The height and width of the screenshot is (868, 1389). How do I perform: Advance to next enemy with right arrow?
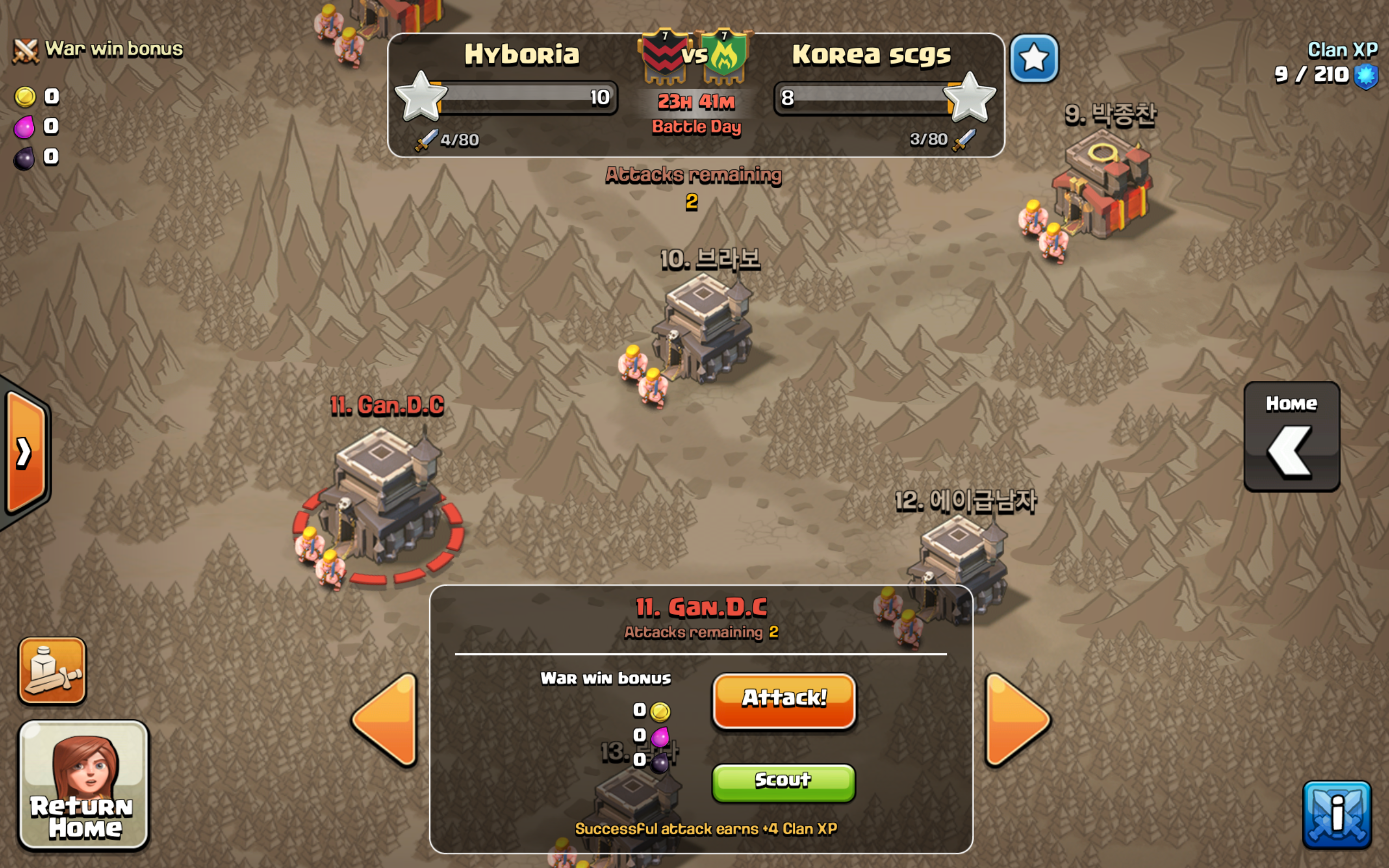click(1016, 719)
